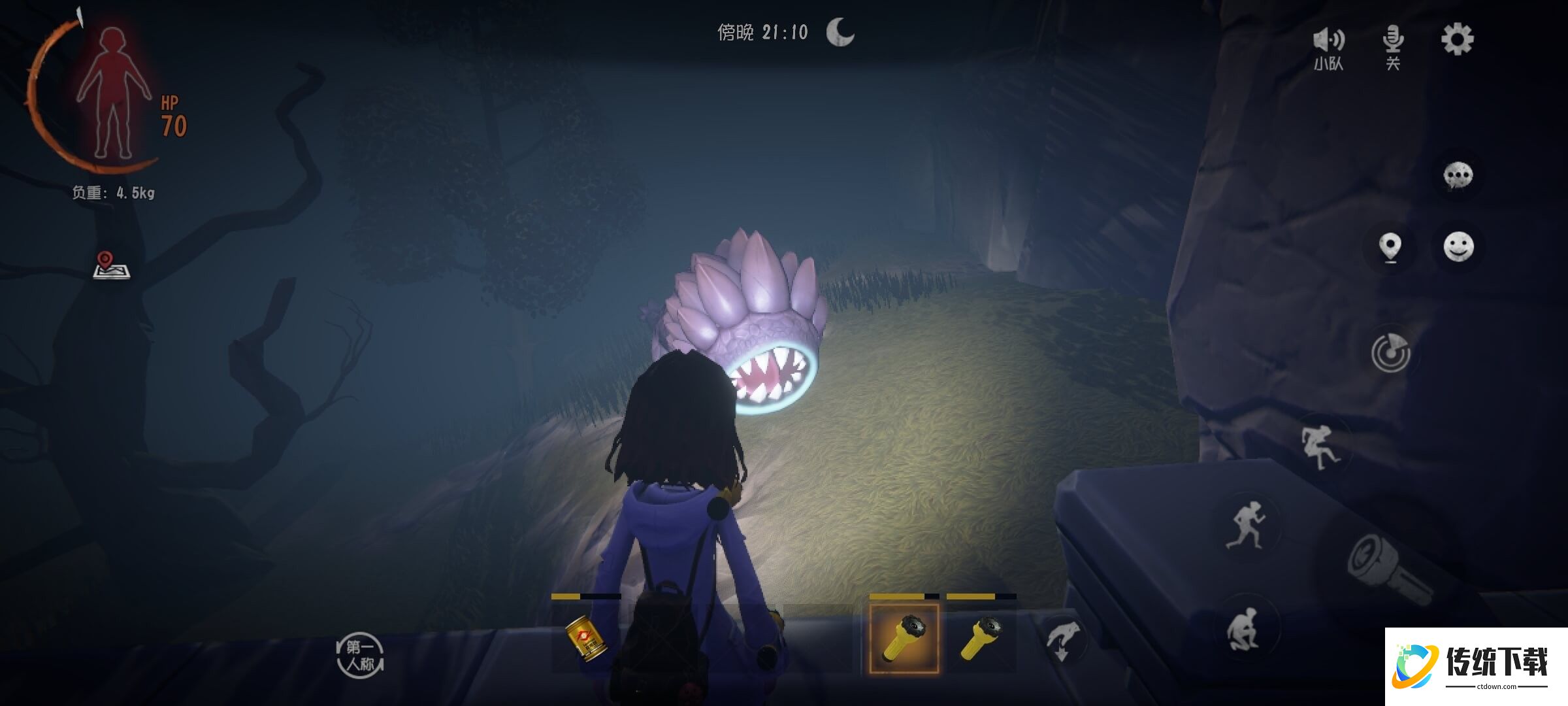Screen dimensions: 1568x706
Task: Select the gold energy drink can slot
Action: (586, 639)
